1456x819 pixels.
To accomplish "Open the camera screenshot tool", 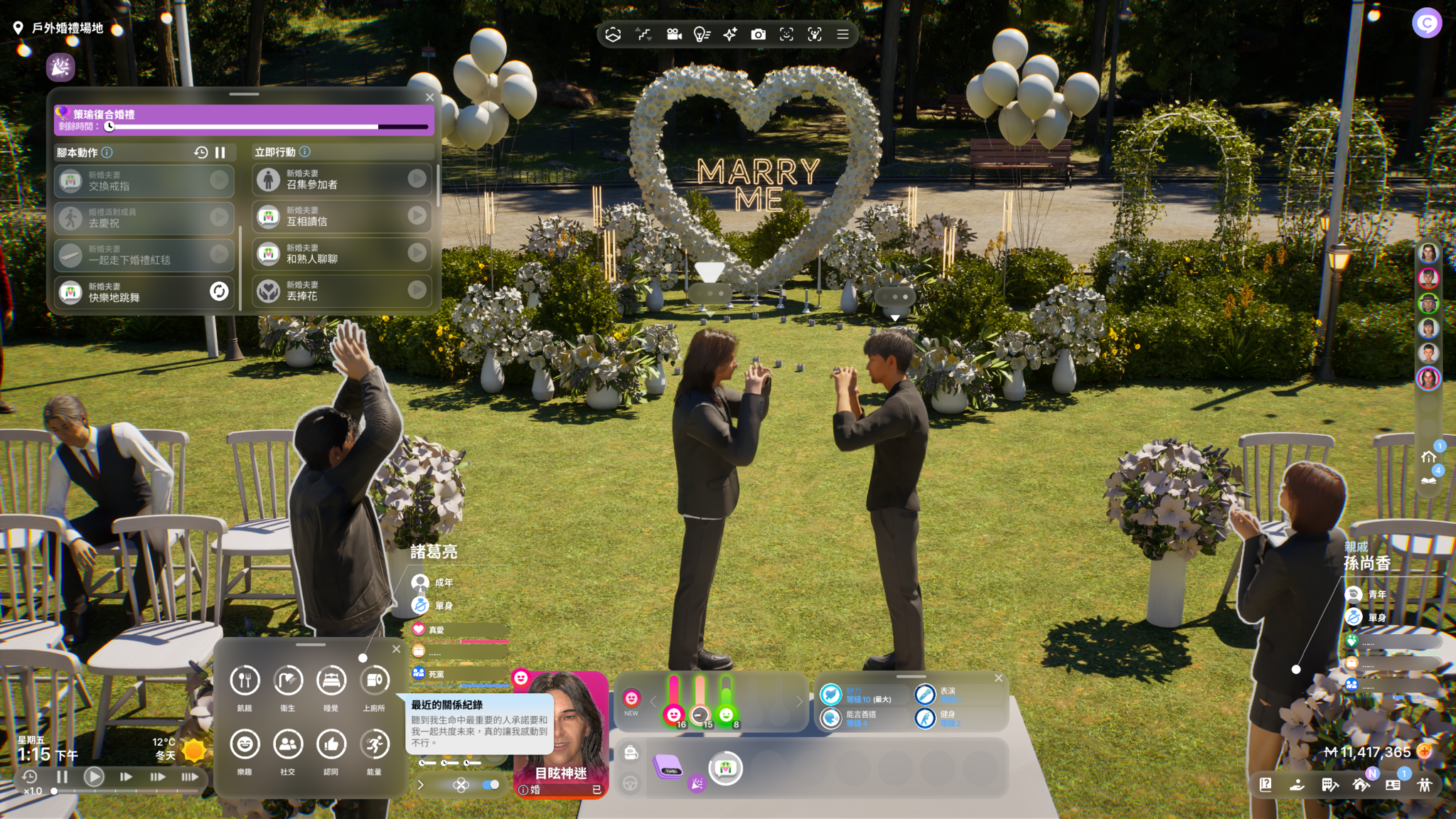I will (759, 34).
